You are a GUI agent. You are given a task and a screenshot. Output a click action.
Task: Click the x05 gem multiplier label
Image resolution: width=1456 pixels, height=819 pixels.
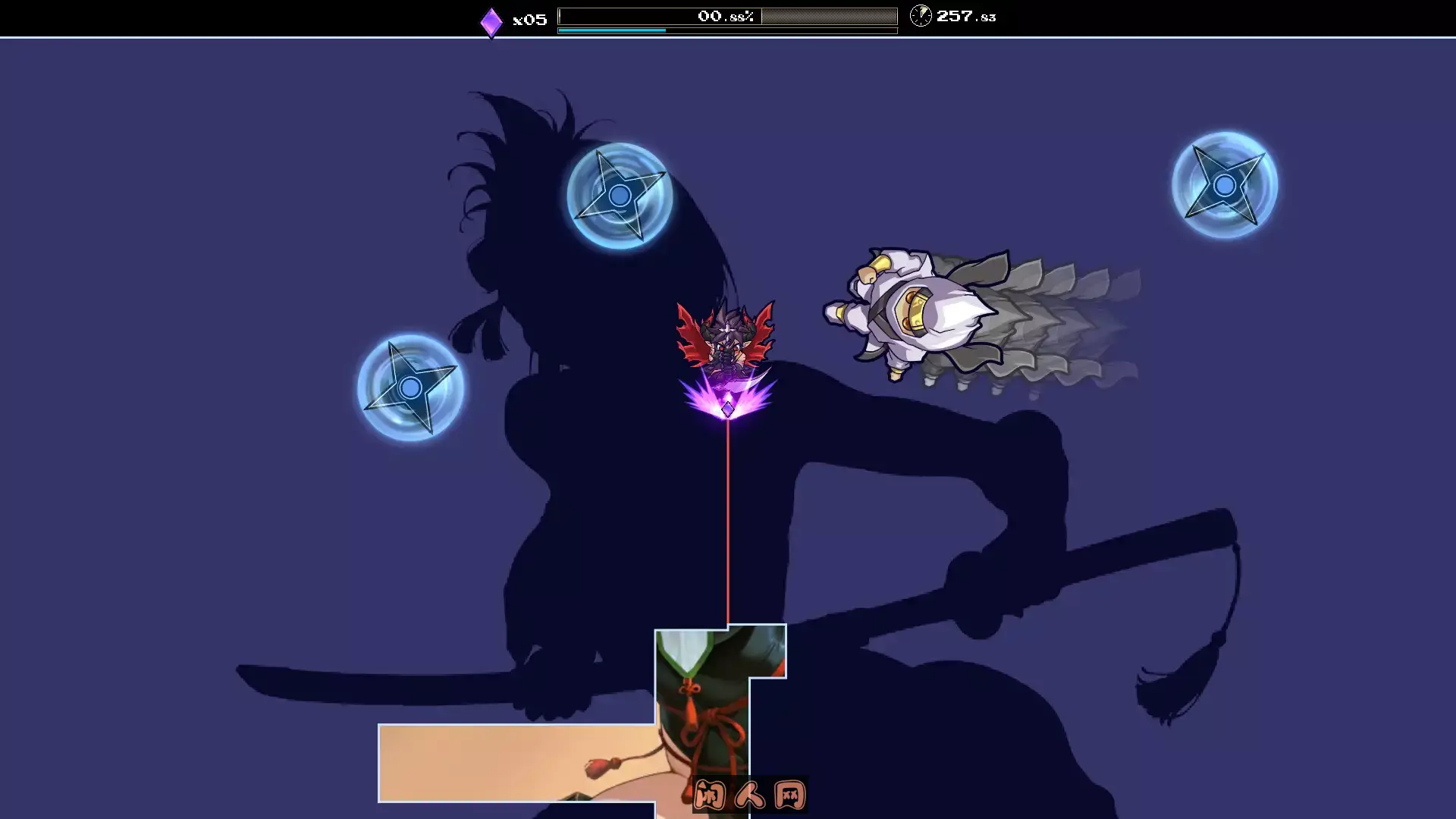(x=531, y=19)
